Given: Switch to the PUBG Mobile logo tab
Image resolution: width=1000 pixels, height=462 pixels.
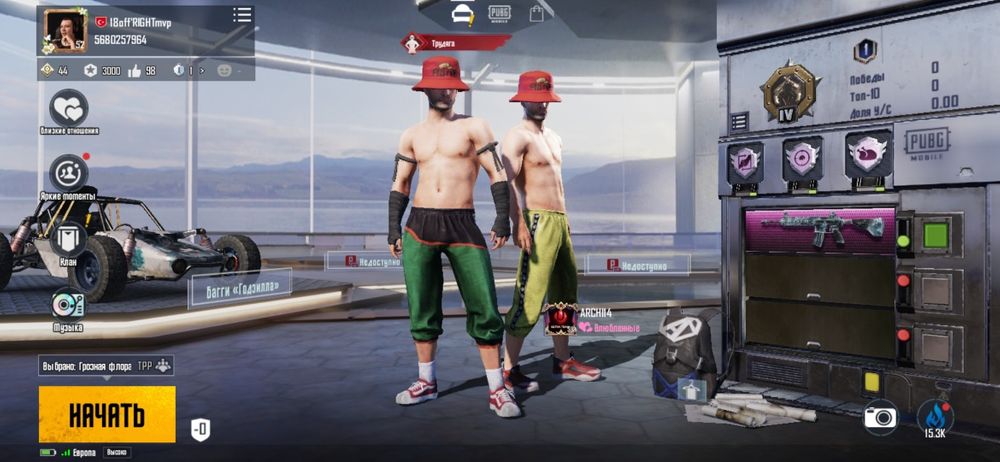Looking at the screenshot, I should [x=499, y=13].
